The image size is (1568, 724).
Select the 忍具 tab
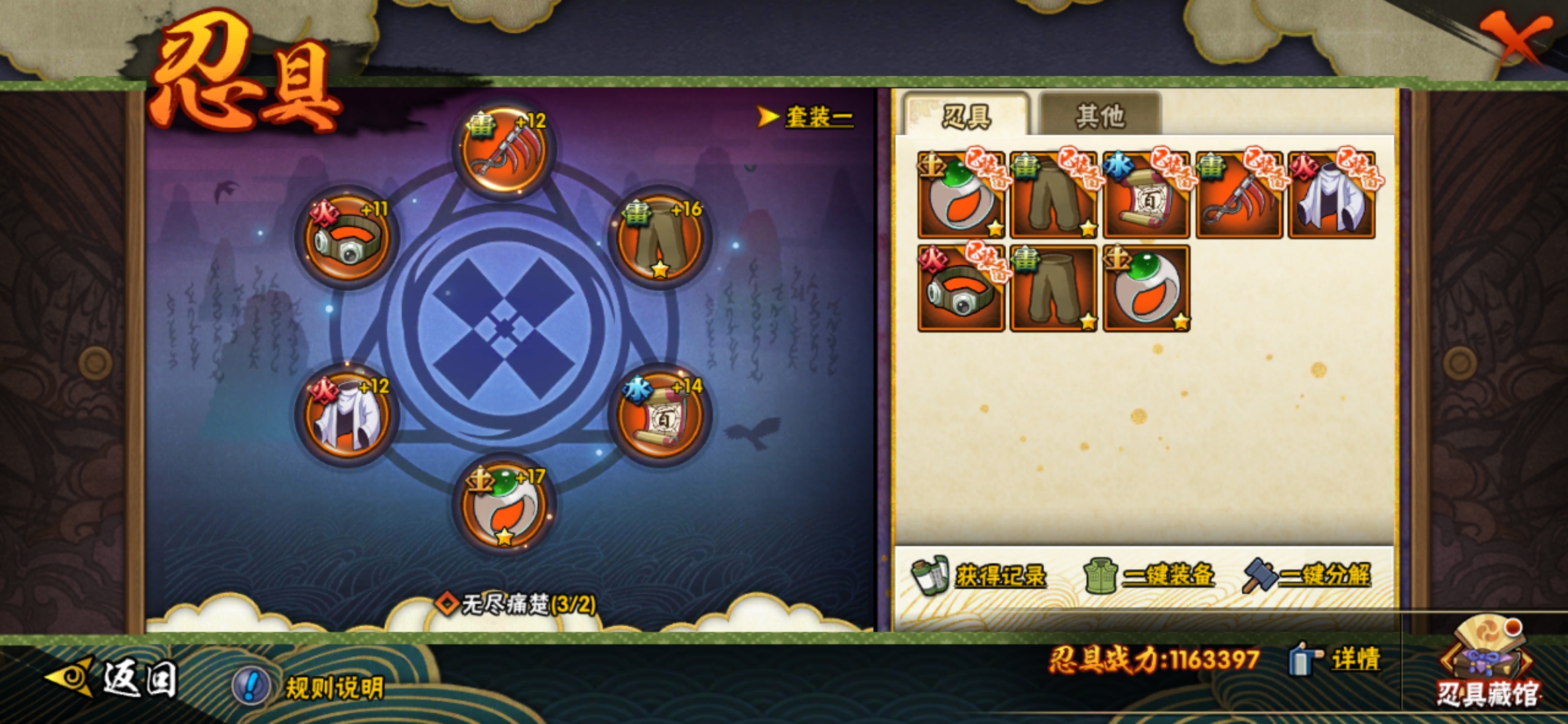pyautogui.click(x=966, y=116)
